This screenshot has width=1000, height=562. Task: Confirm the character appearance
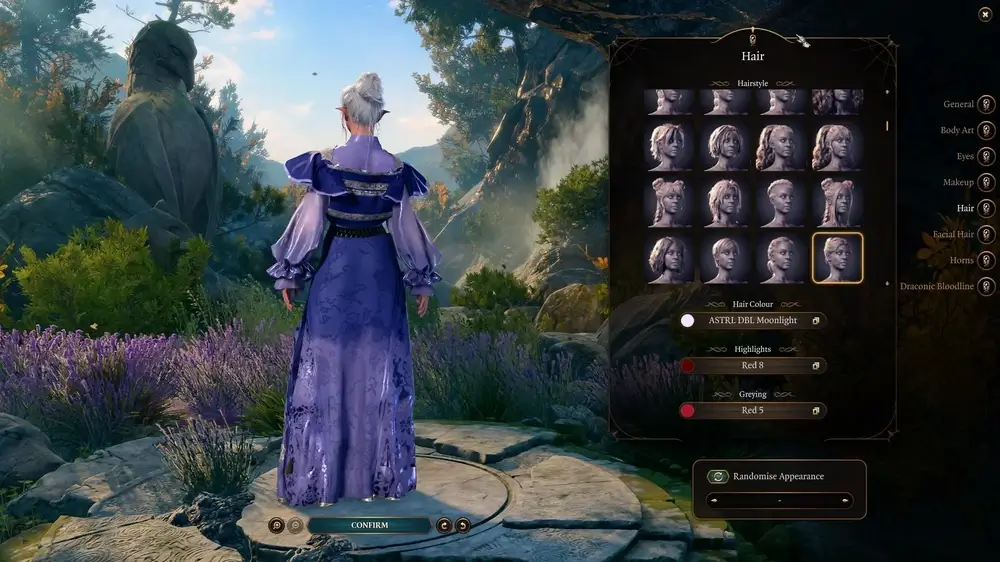pos(369,525)
